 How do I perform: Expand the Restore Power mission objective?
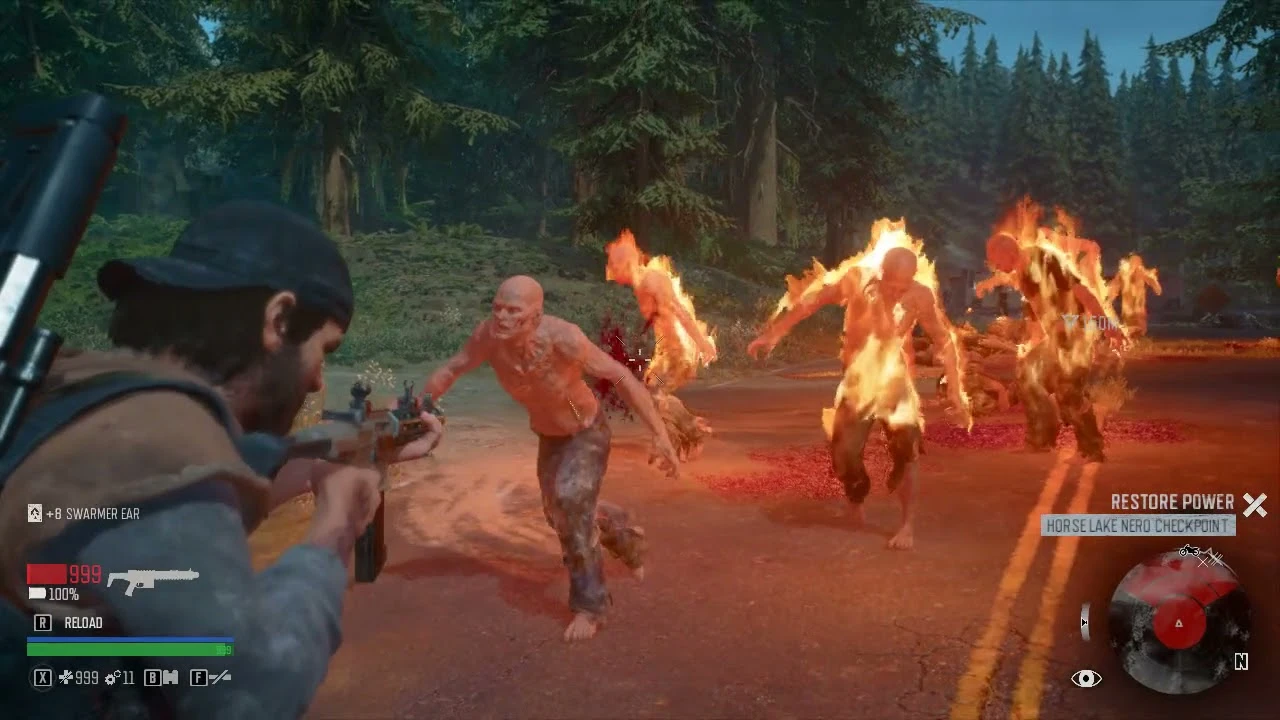(1173, 502)
